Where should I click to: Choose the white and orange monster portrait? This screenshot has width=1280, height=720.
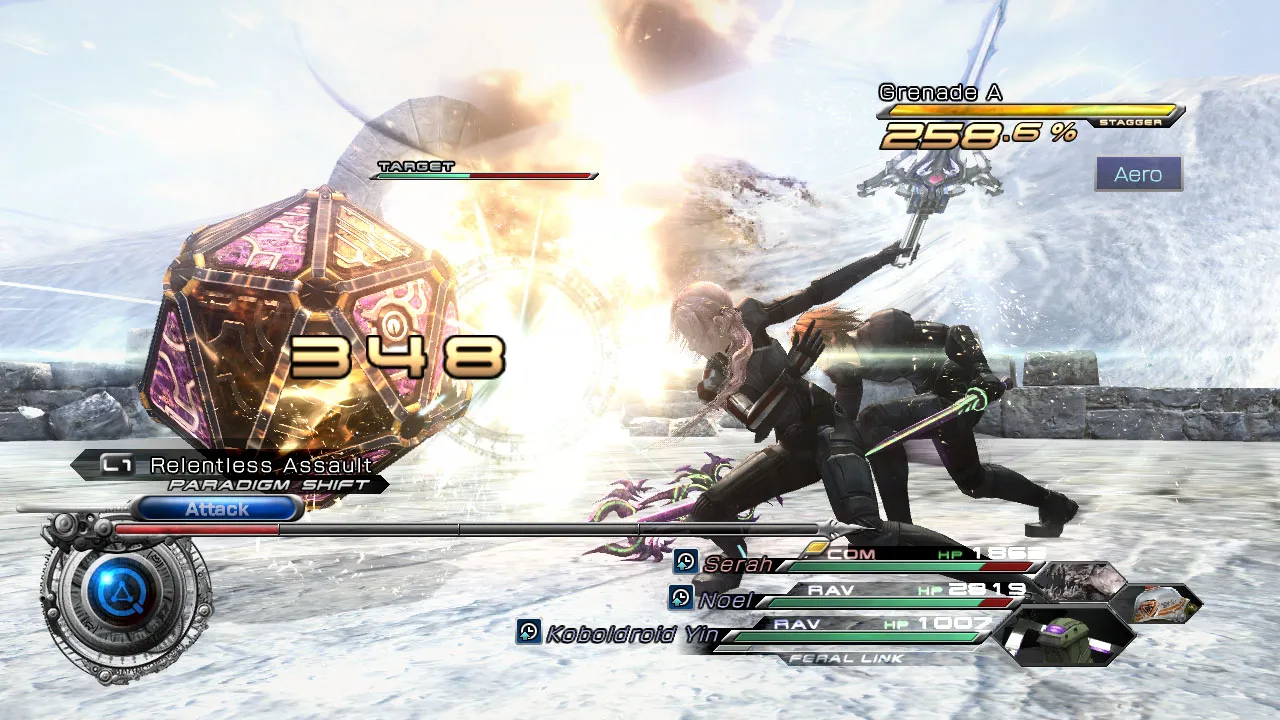[x=1158, y=604]
